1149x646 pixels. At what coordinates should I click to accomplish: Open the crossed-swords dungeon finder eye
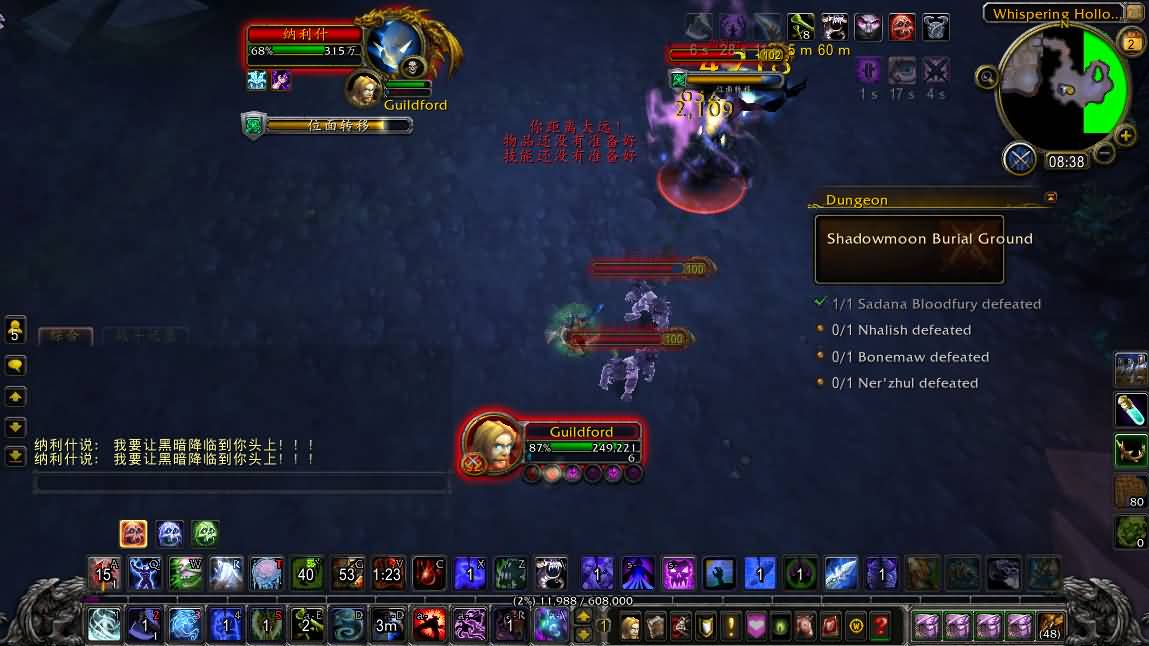[x=1020, y=158]
